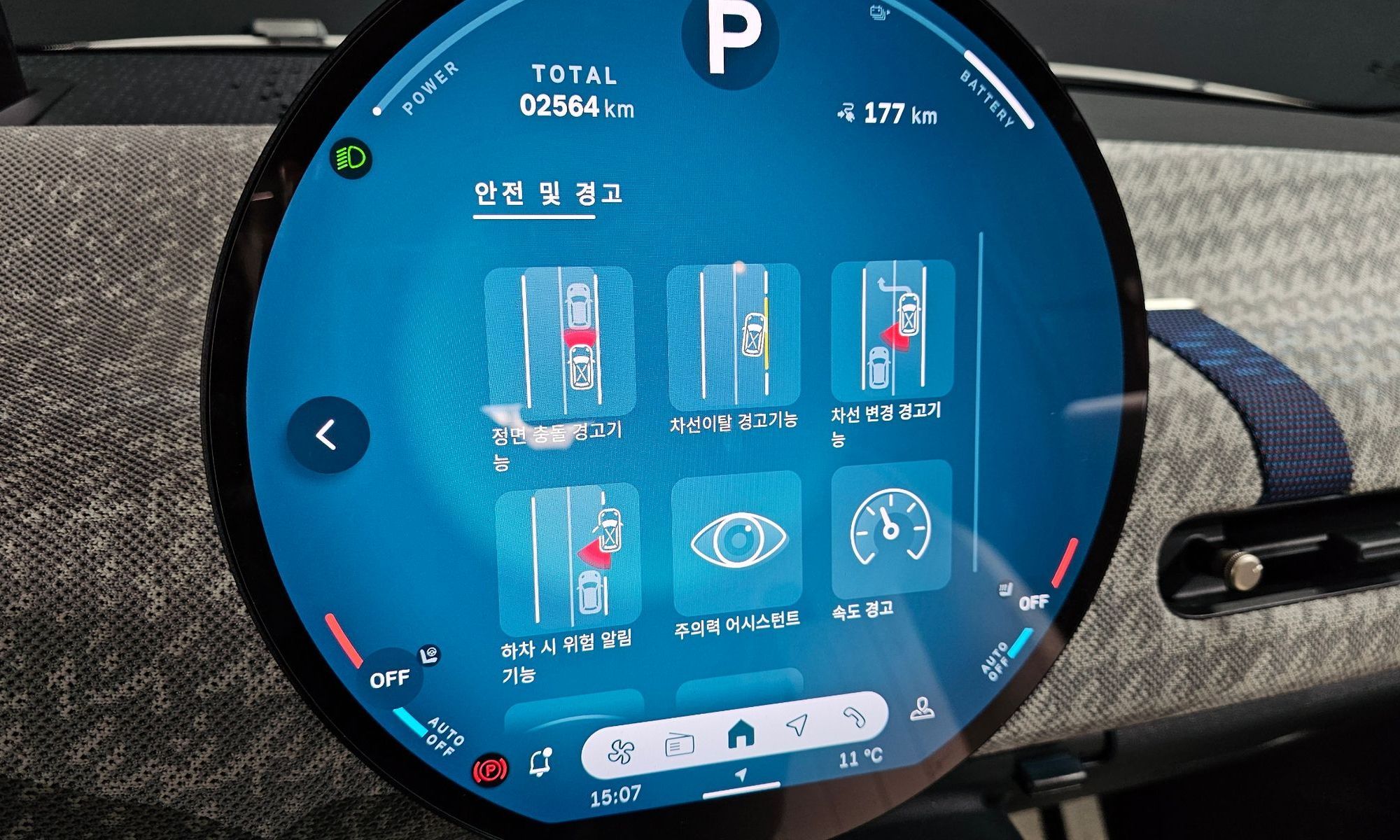
Task: Show notifications with the bell icon
Action: click(x=540, y=762)
